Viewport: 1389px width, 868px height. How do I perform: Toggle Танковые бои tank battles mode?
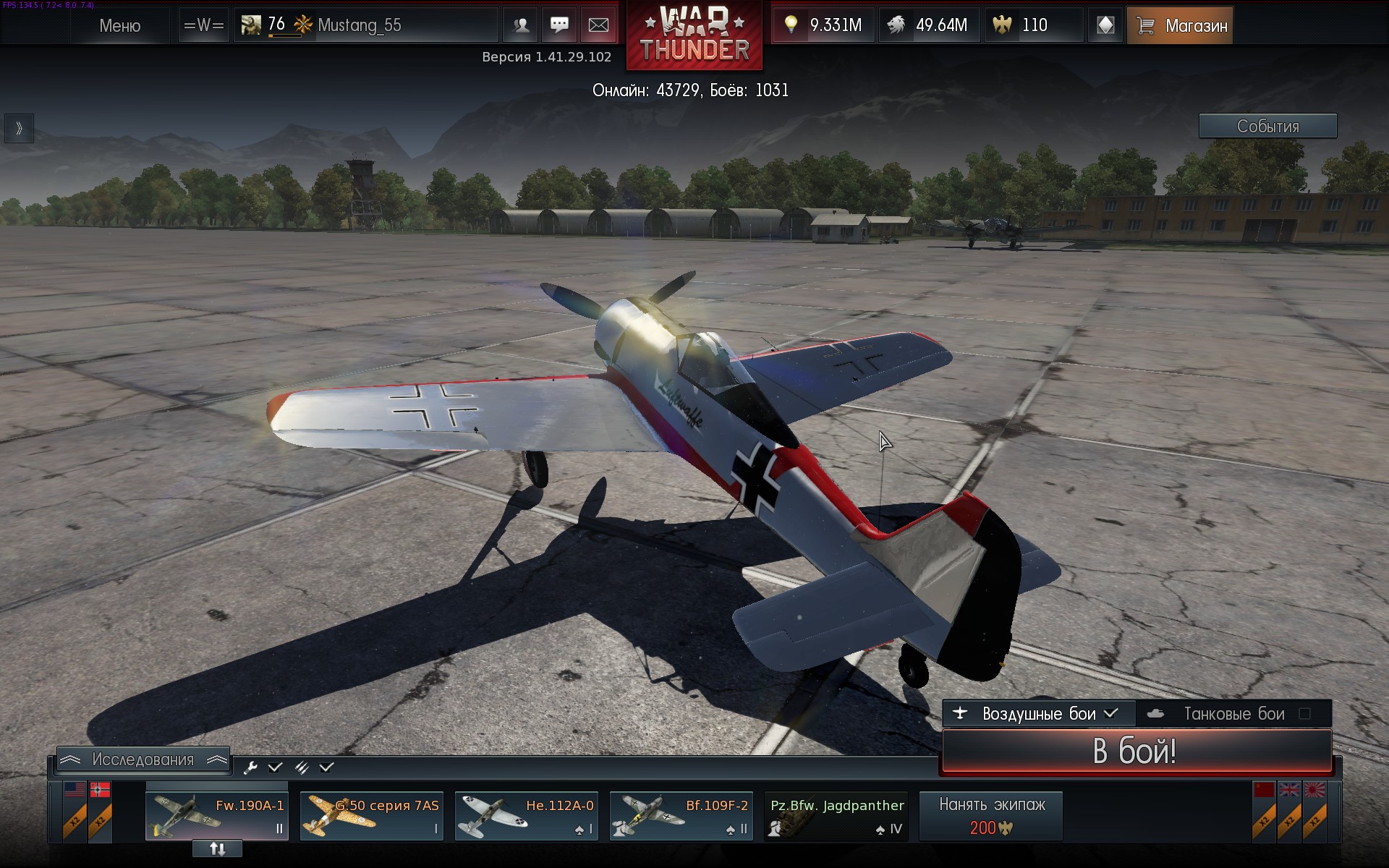coord(1234,714)
